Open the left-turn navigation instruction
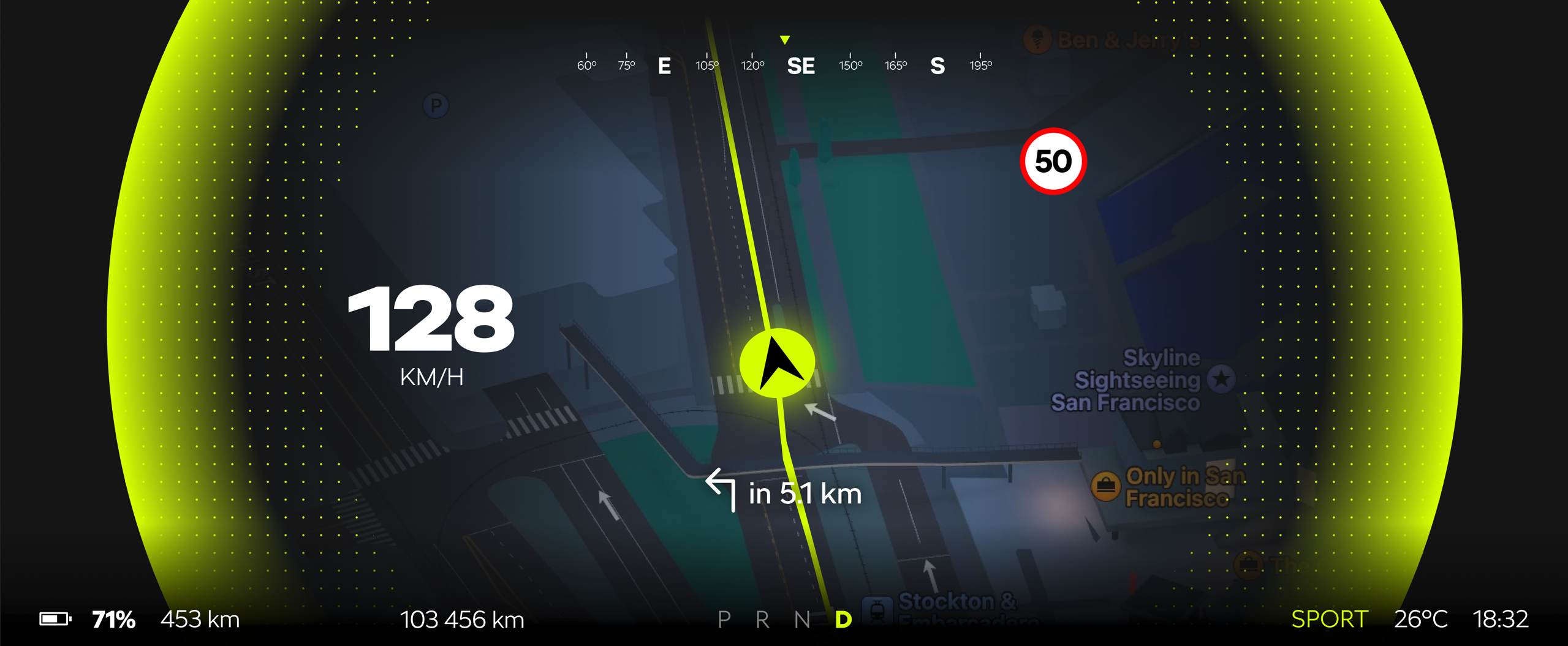This screenshot has height=646, width=1568. (784, 492)
